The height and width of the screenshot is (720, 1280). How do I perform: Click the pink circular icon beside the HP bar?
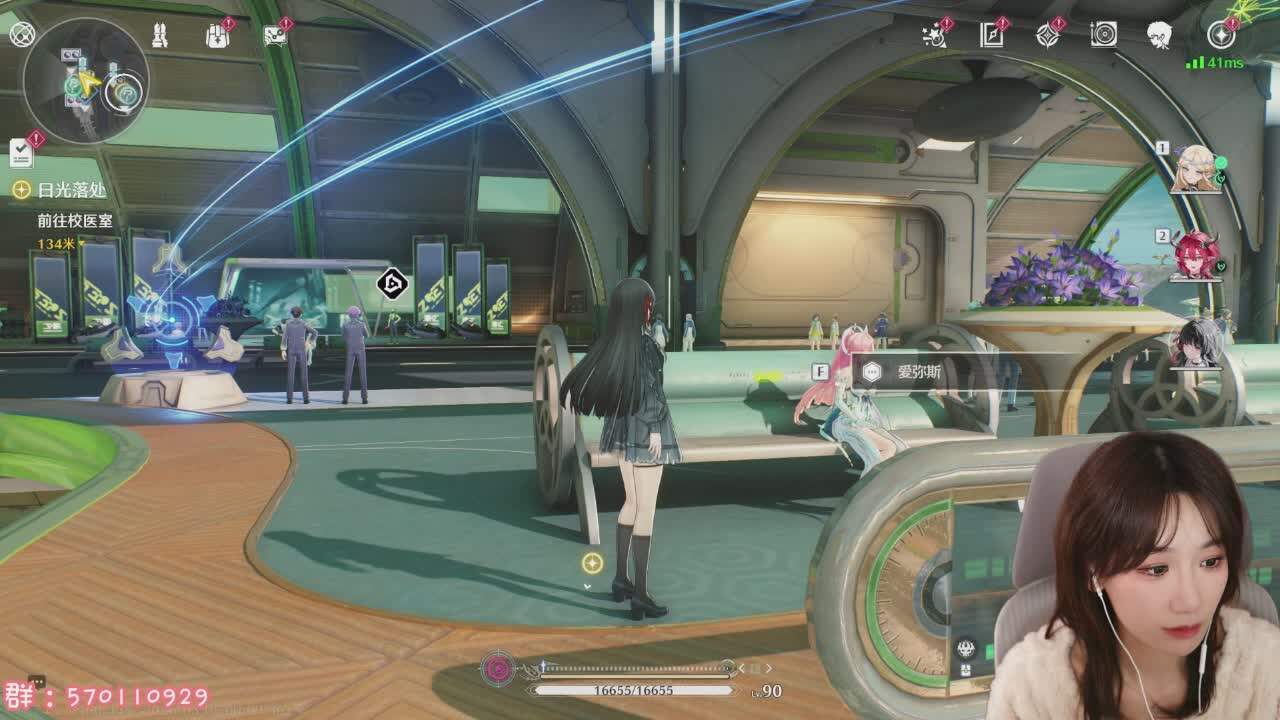pos(497,668)
